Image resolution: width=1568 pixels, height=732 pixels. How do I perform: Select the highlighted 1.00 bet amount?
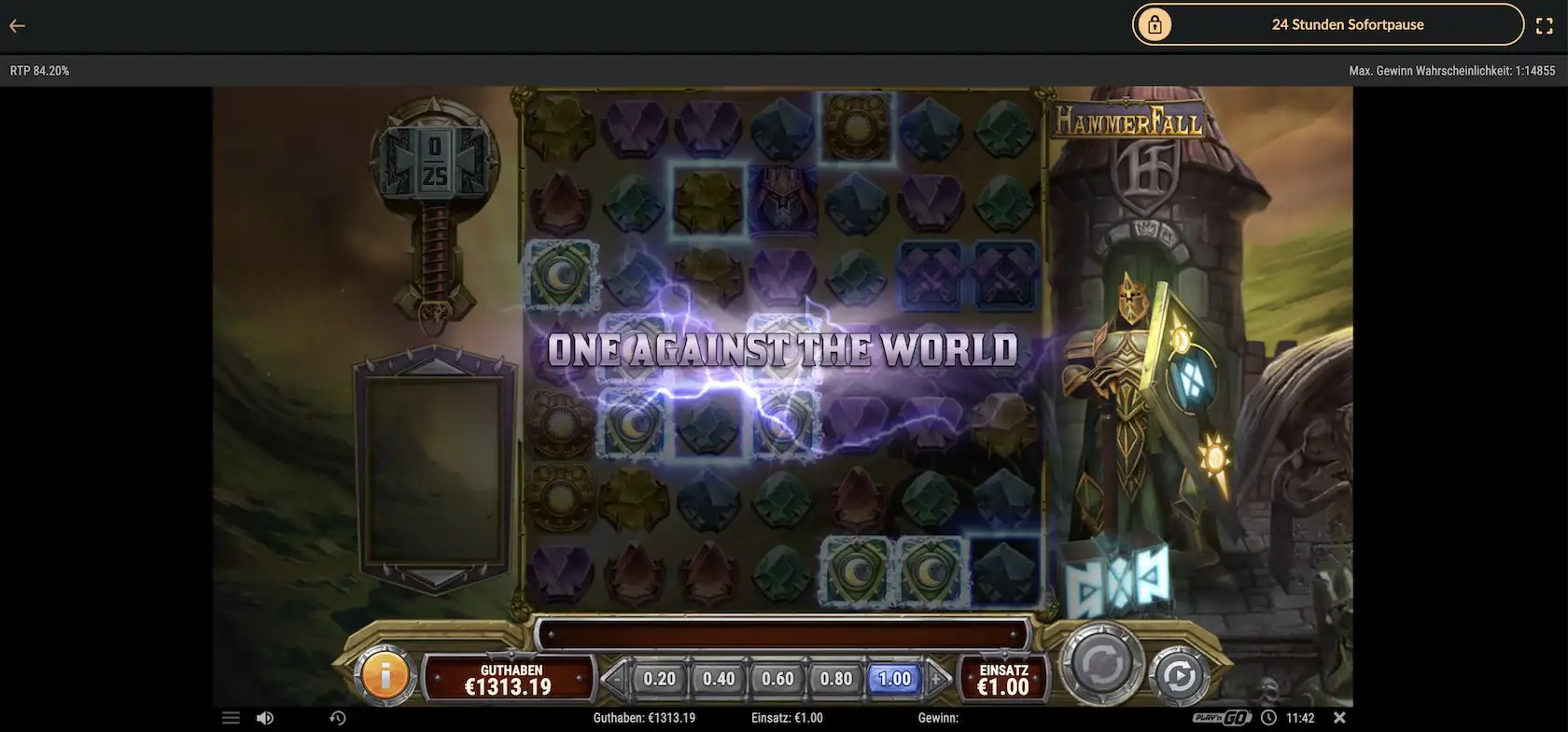893,680
